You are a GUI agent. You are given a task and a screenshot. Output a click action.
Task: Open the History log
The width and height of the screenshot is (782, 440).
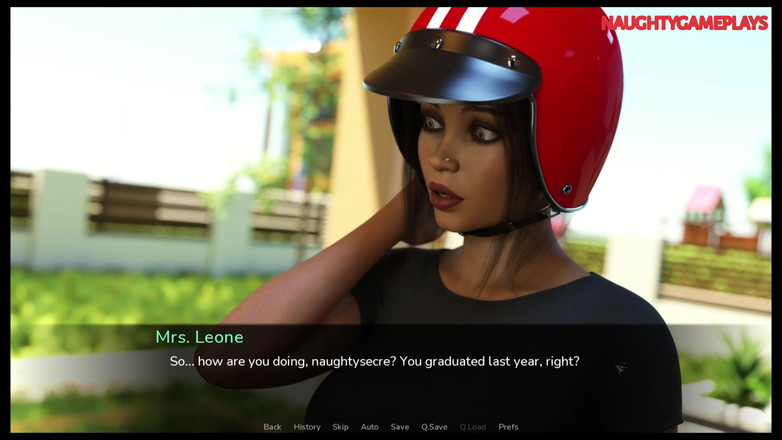click(307, 427)
